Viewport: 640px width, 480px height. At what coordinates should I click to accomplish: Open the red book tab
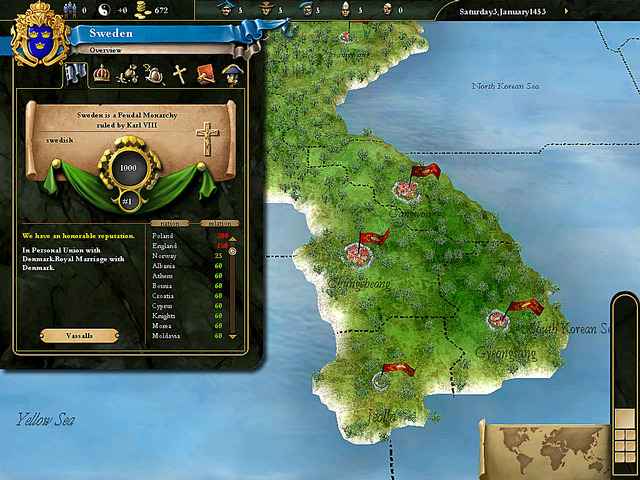click(206, 72)
